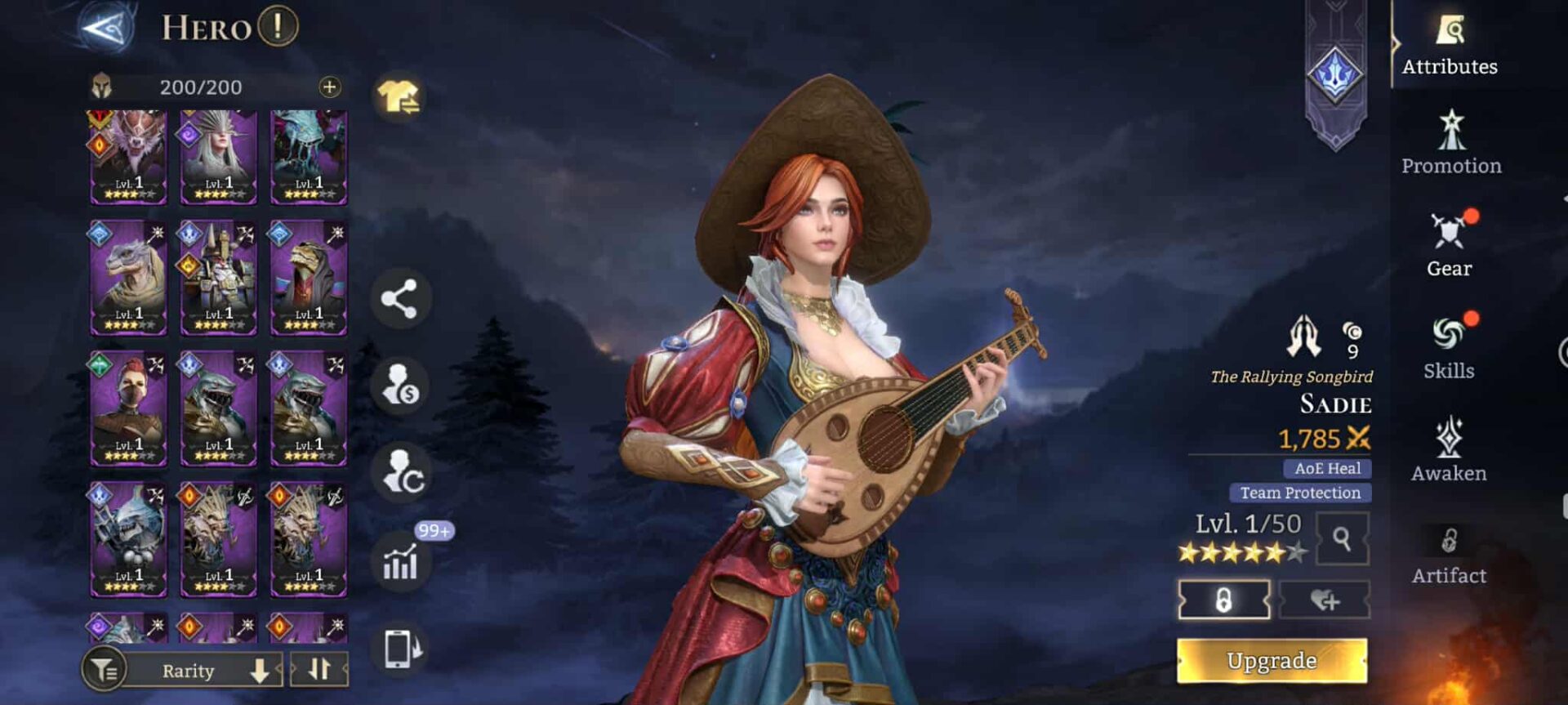Select the red-haired masked hero card

[128, 408]
